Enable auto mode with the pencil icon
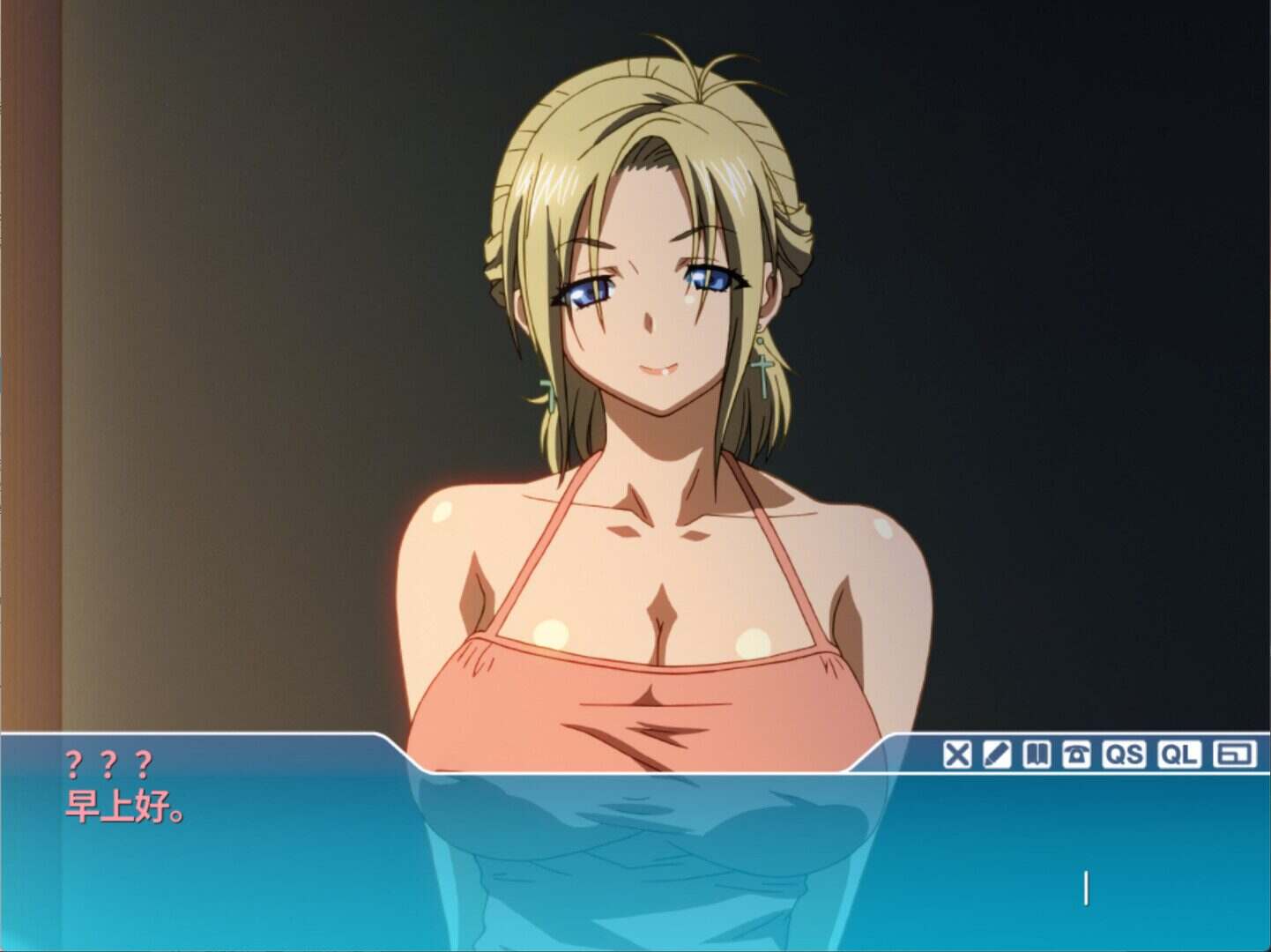The image size is (1271, 952). [x=995, y=754]
